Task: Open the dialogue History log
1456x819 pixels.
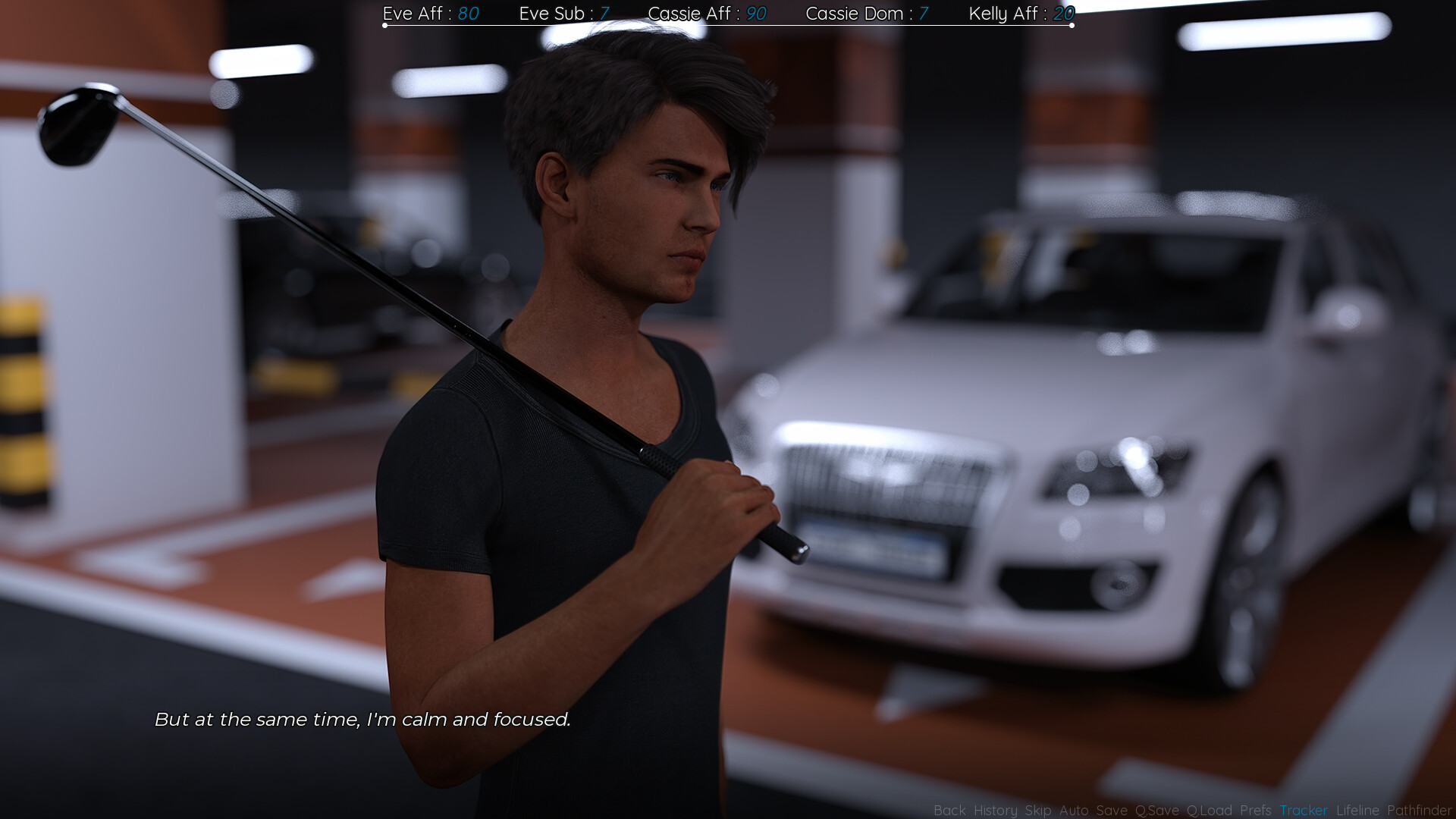Action: pyautogui.click(x=996, y=811)
